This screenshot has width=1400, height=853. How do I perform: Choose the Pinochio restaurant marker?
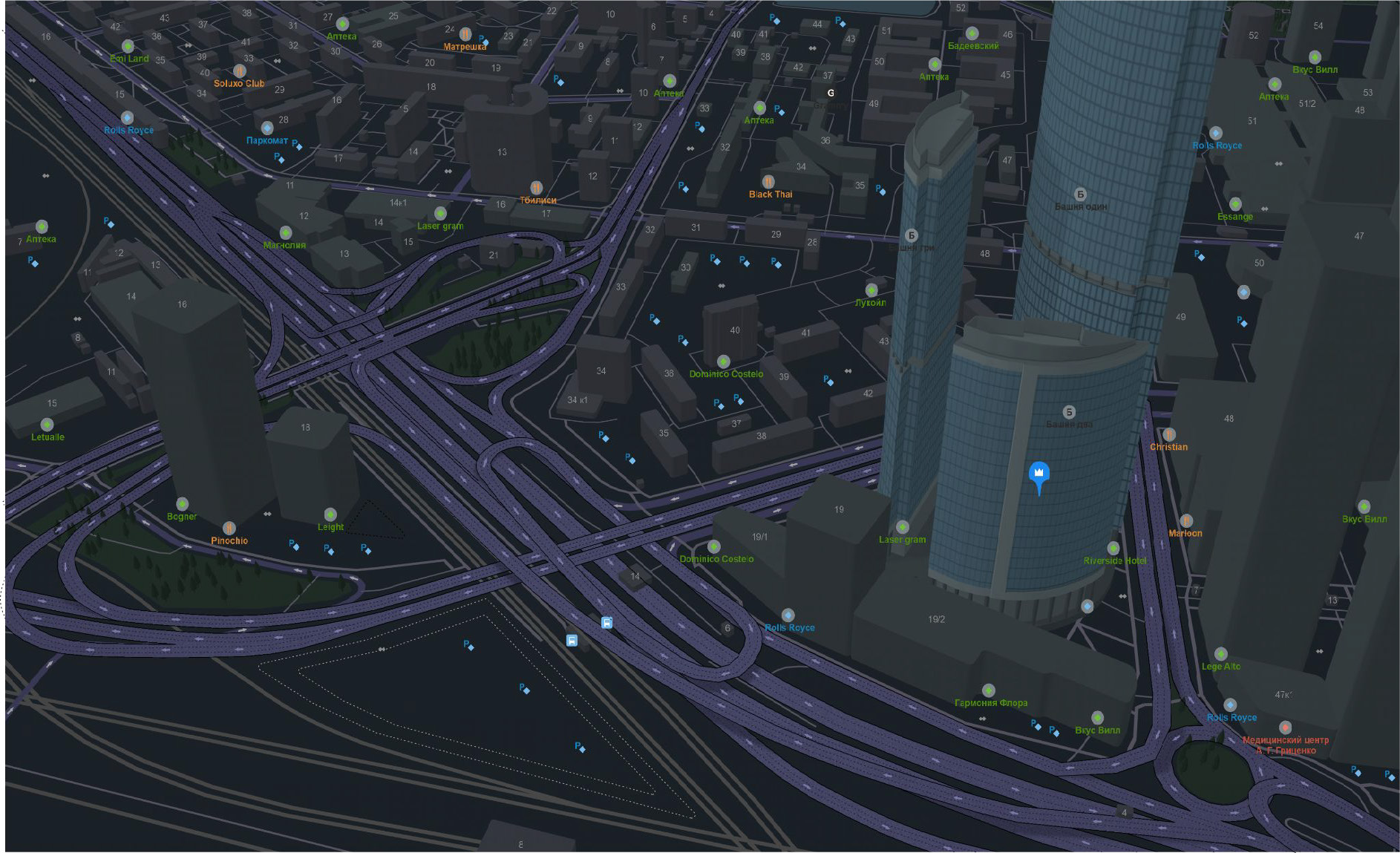coord(229,528)
